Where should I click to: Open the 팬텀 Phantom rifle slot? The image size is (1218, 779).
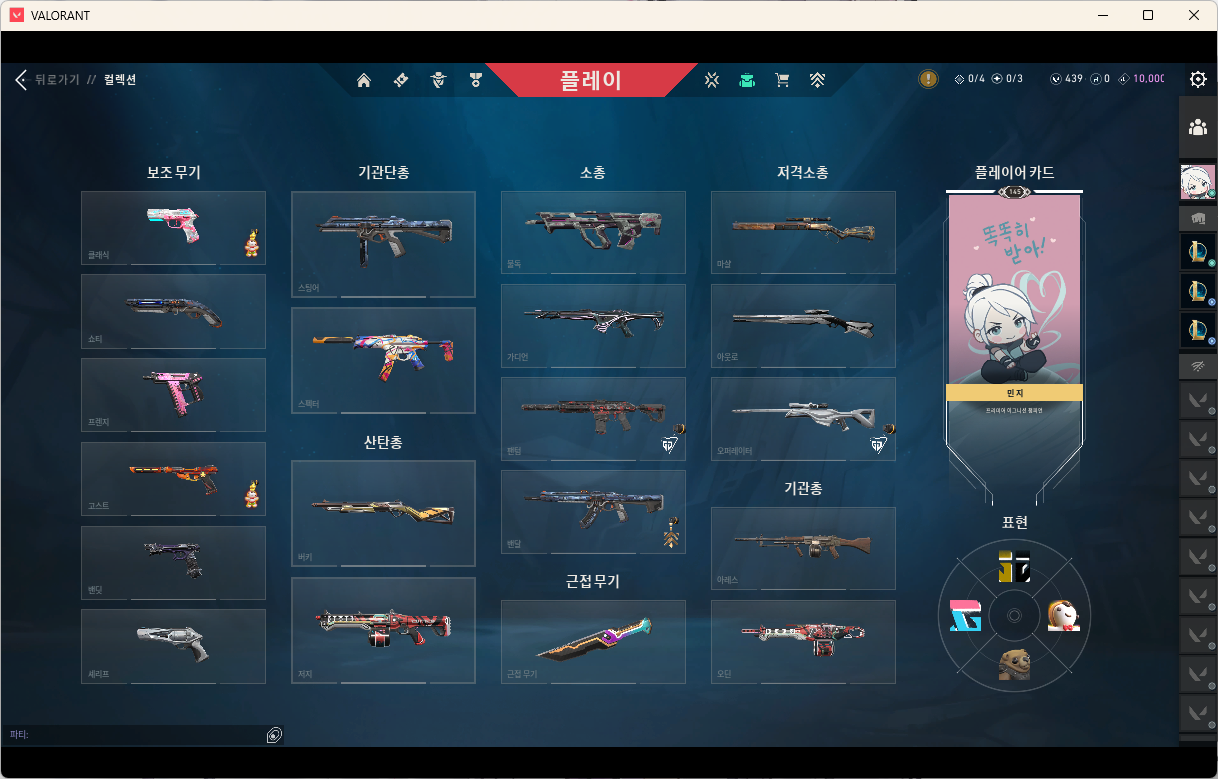[593, 418]
